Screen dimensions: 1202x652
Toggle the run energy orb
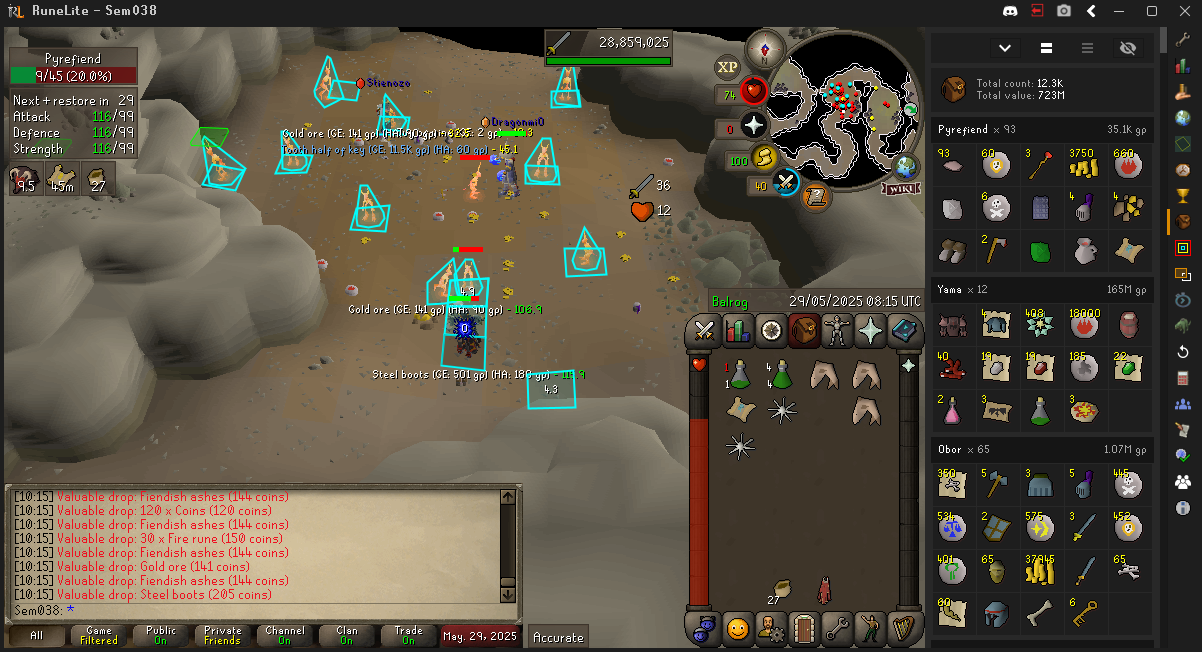point(765,158)
